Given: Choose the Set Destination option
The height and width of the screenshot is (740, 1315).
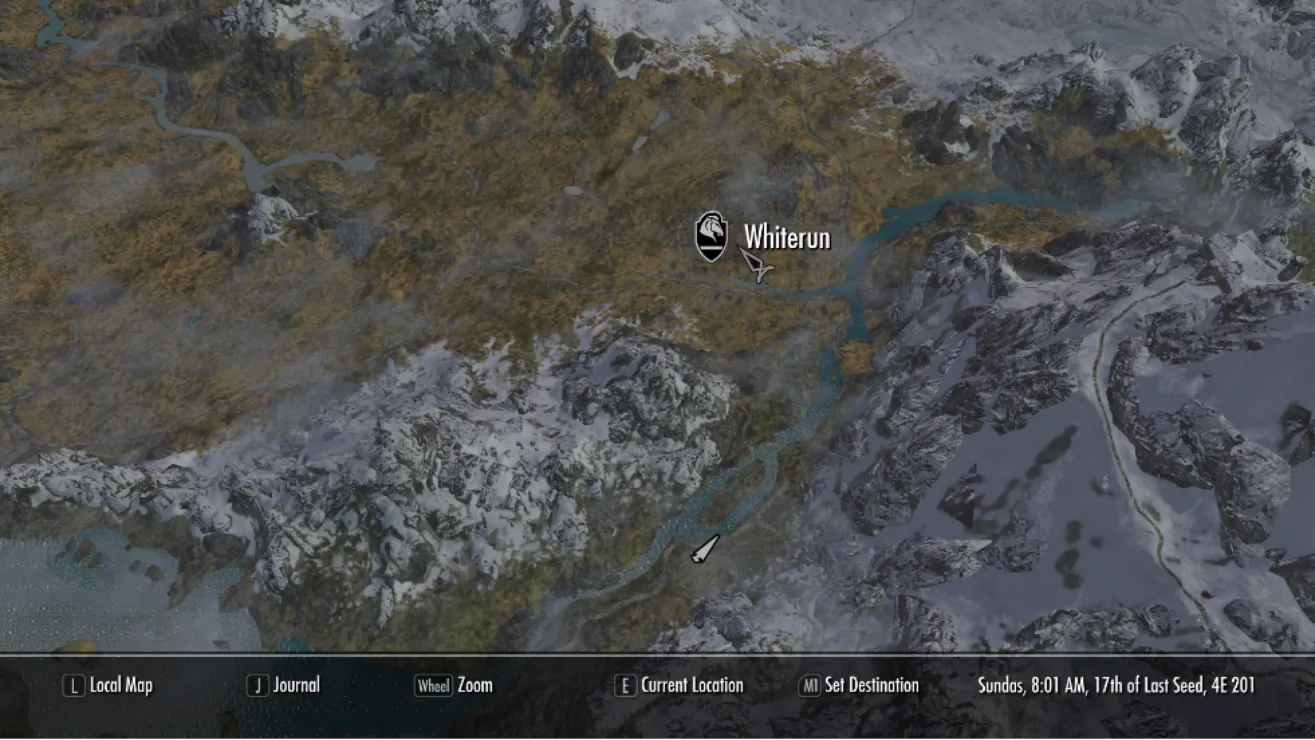Looking at the screenshot, I should tap(858, 686).
